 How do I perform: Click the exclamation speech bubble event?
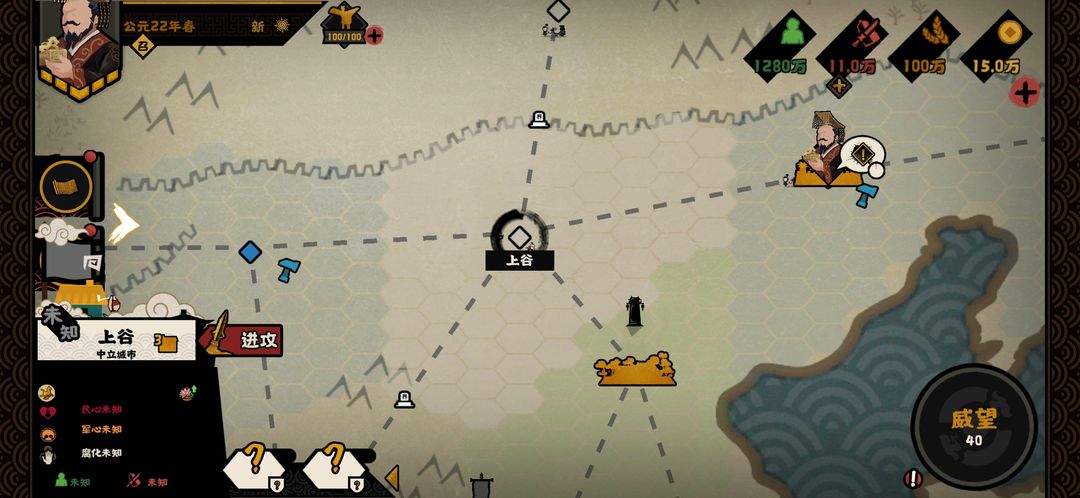coord(861,156)
